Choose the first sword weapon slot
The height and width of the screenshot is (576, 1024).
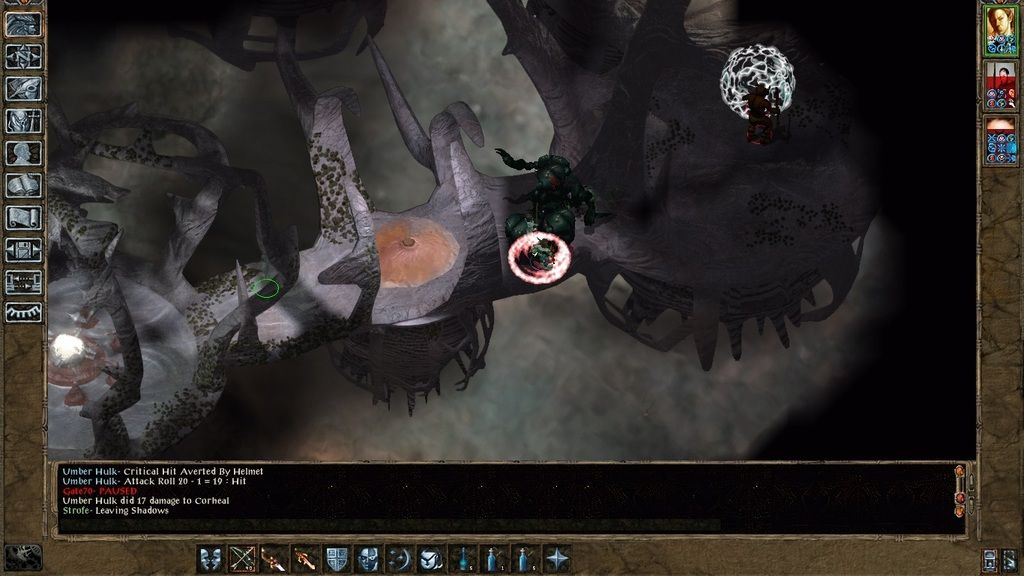tap(274, 559)
